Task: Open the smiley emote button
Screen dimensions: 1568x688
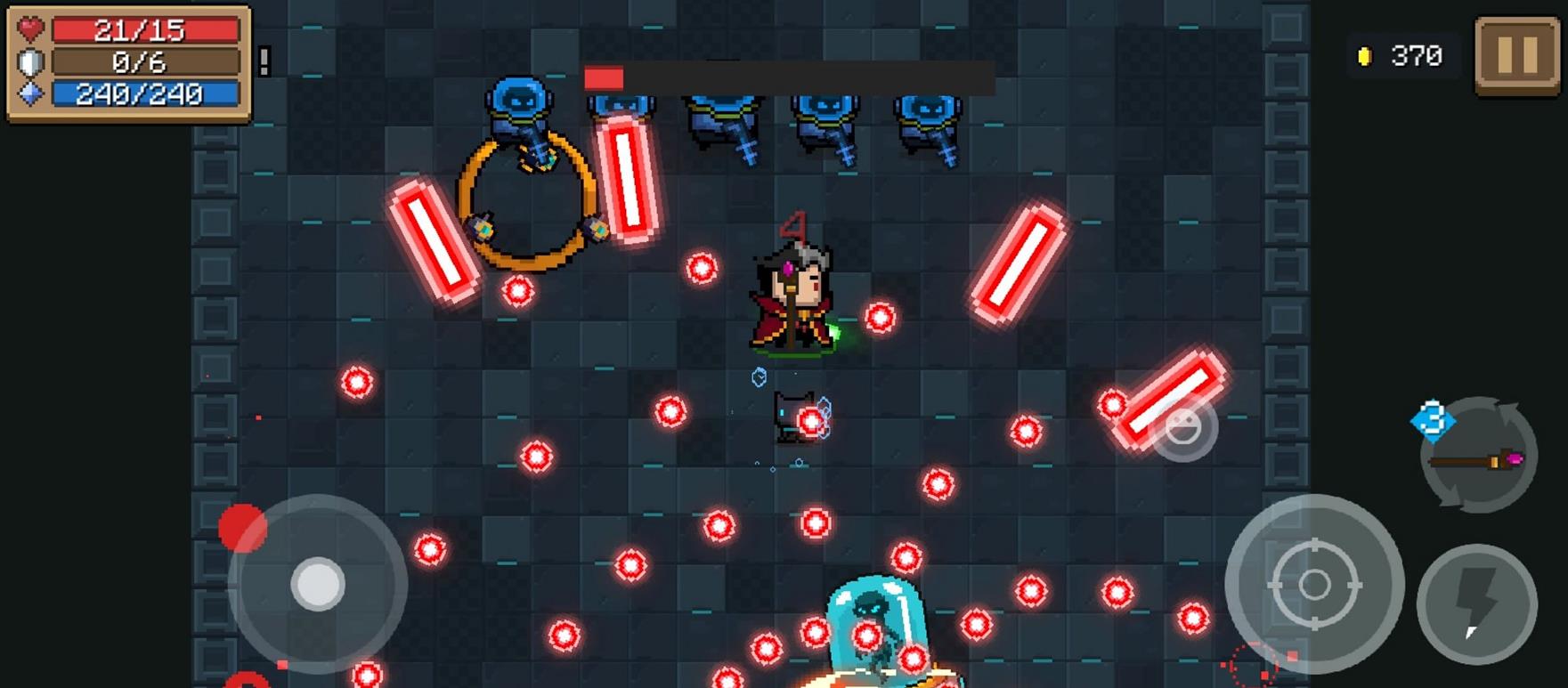Action: click(x=1182, y=429)
